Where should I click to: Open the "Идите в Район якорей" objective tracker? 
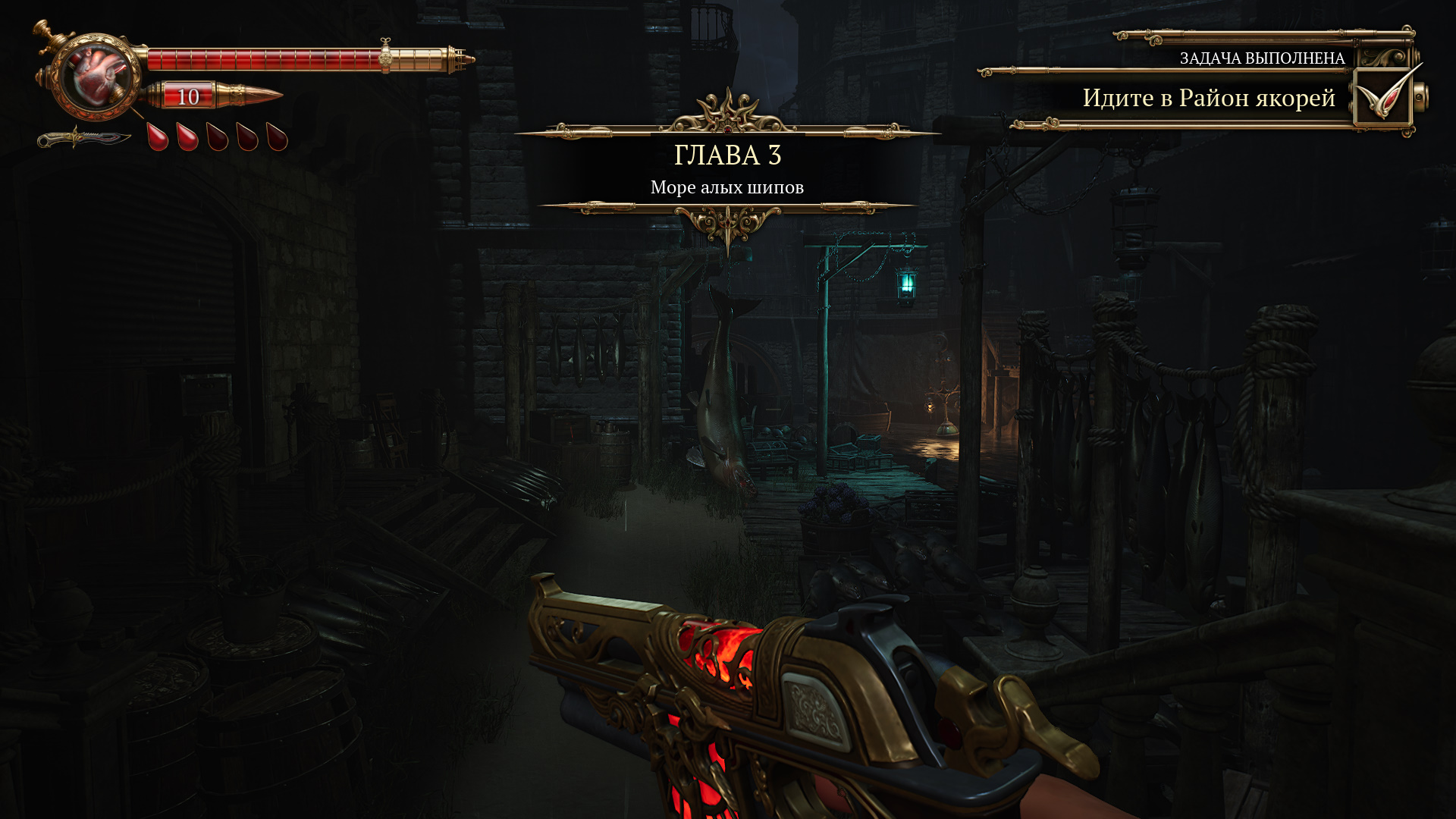click(1208, 98)
